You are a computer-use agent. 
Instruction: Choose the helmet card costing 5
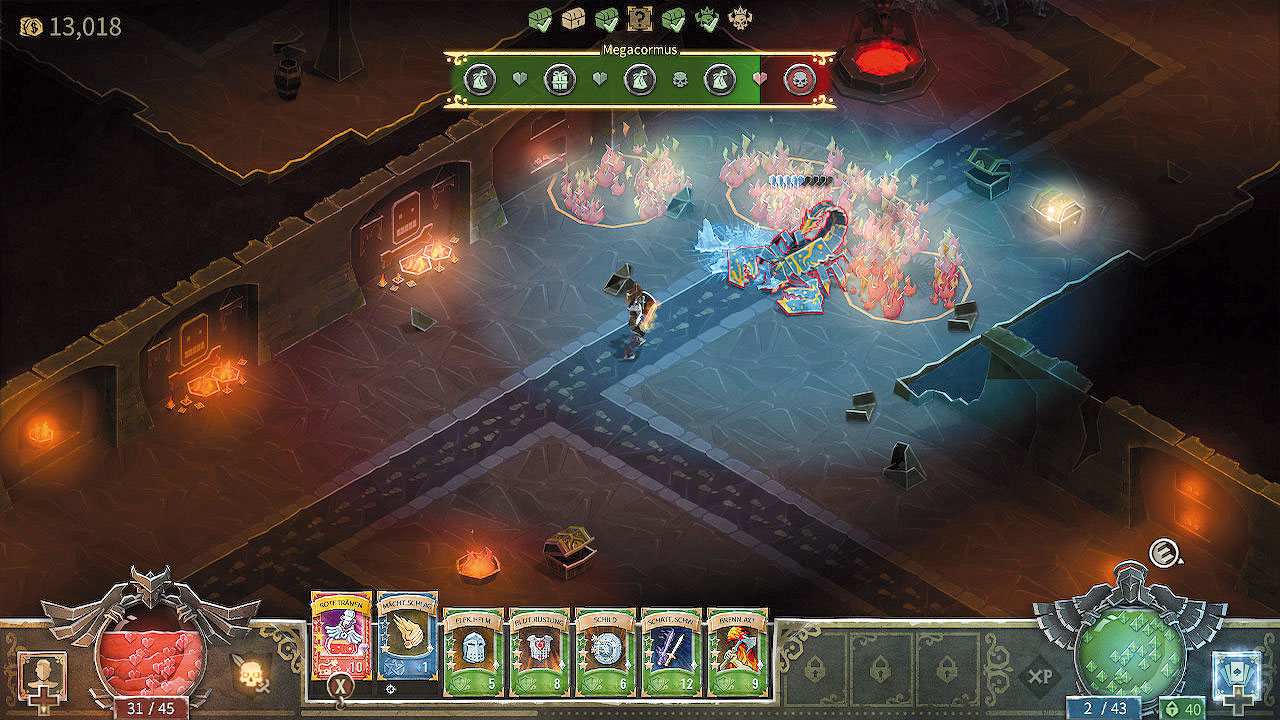coord(473,651)
